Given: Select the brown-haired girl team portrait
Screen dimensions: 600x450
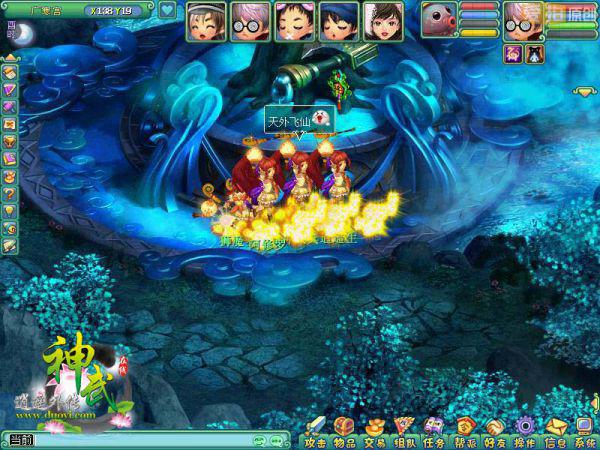Looking at the screenshot, I should [383, 21].
